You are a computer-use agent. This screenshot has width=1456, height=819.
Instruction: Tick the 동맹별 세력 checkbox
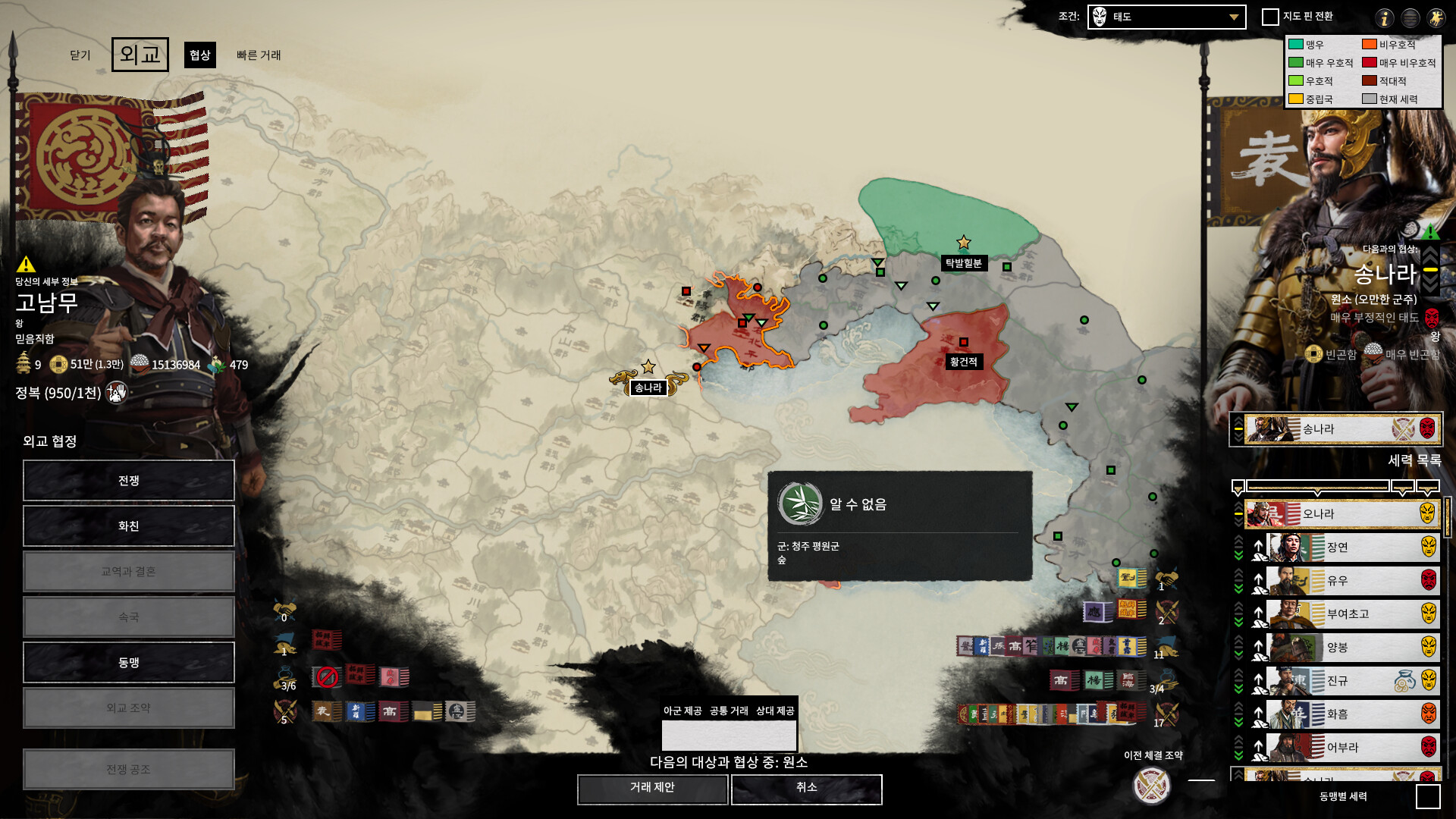1428,796
